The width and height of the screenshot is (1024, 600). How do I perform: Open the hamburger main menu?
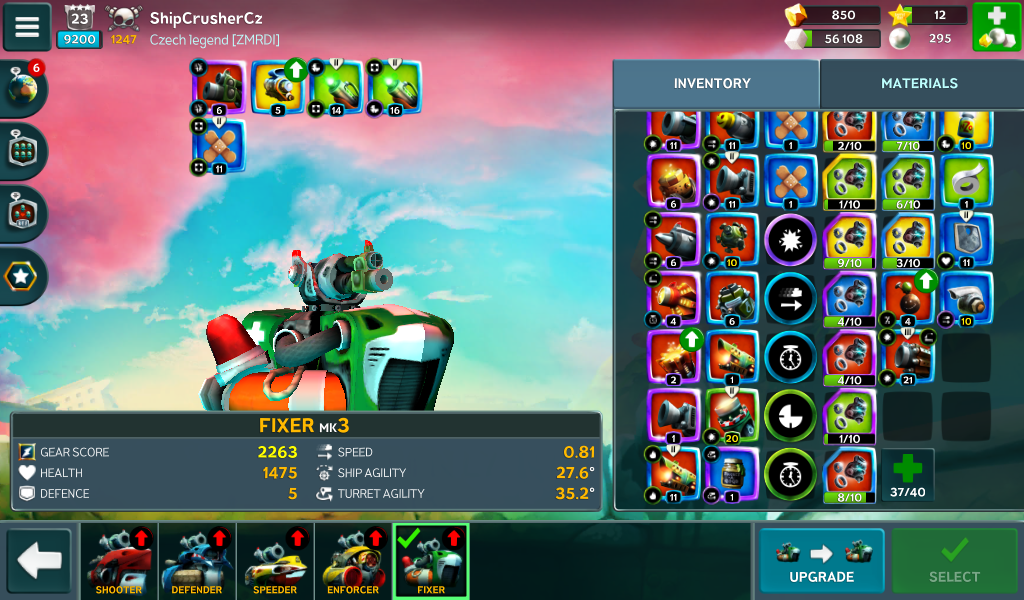[27, 27]
